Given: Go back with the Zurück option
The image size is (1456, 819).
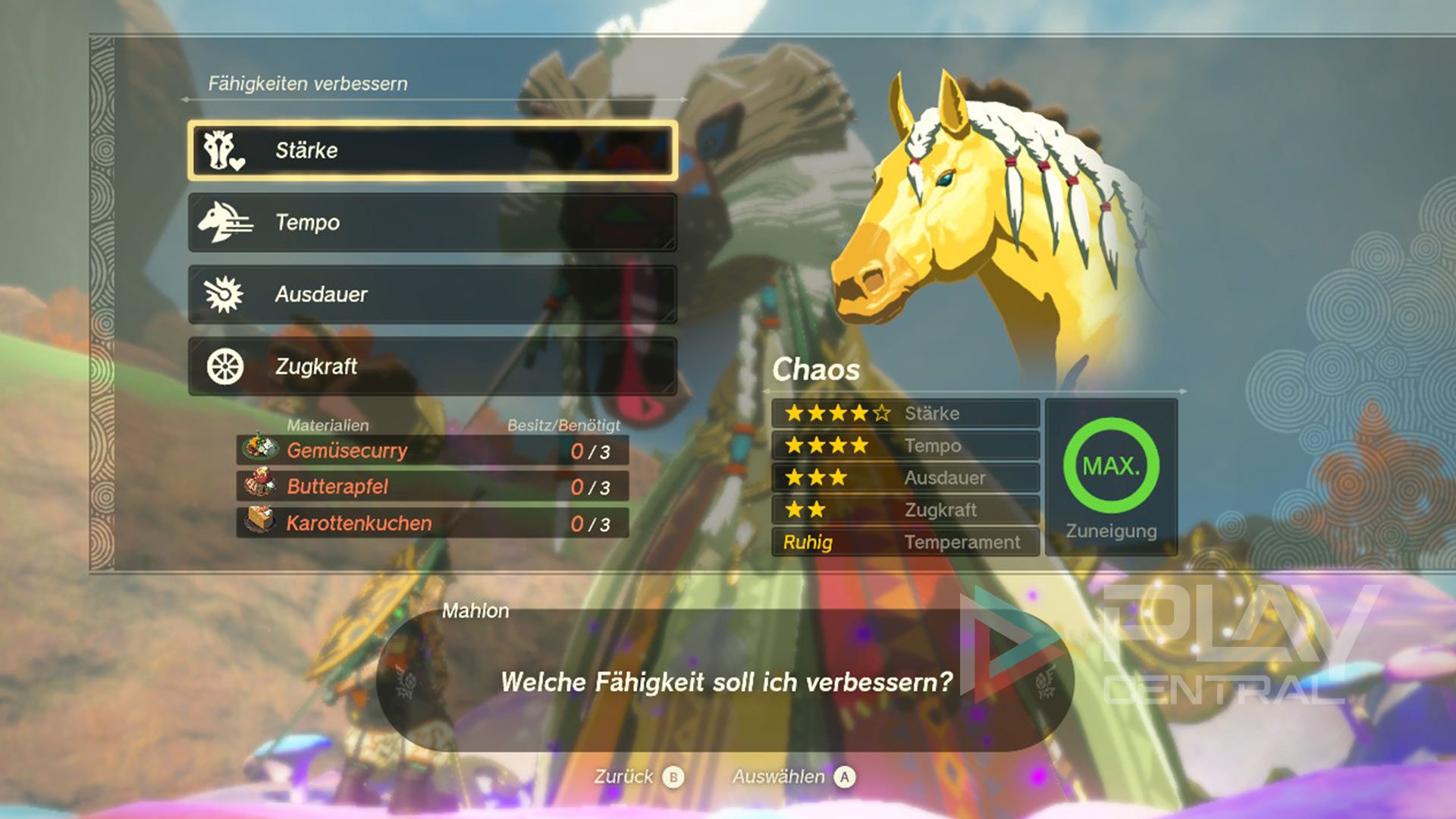Looking at the screenshot, I should point(639,777).
